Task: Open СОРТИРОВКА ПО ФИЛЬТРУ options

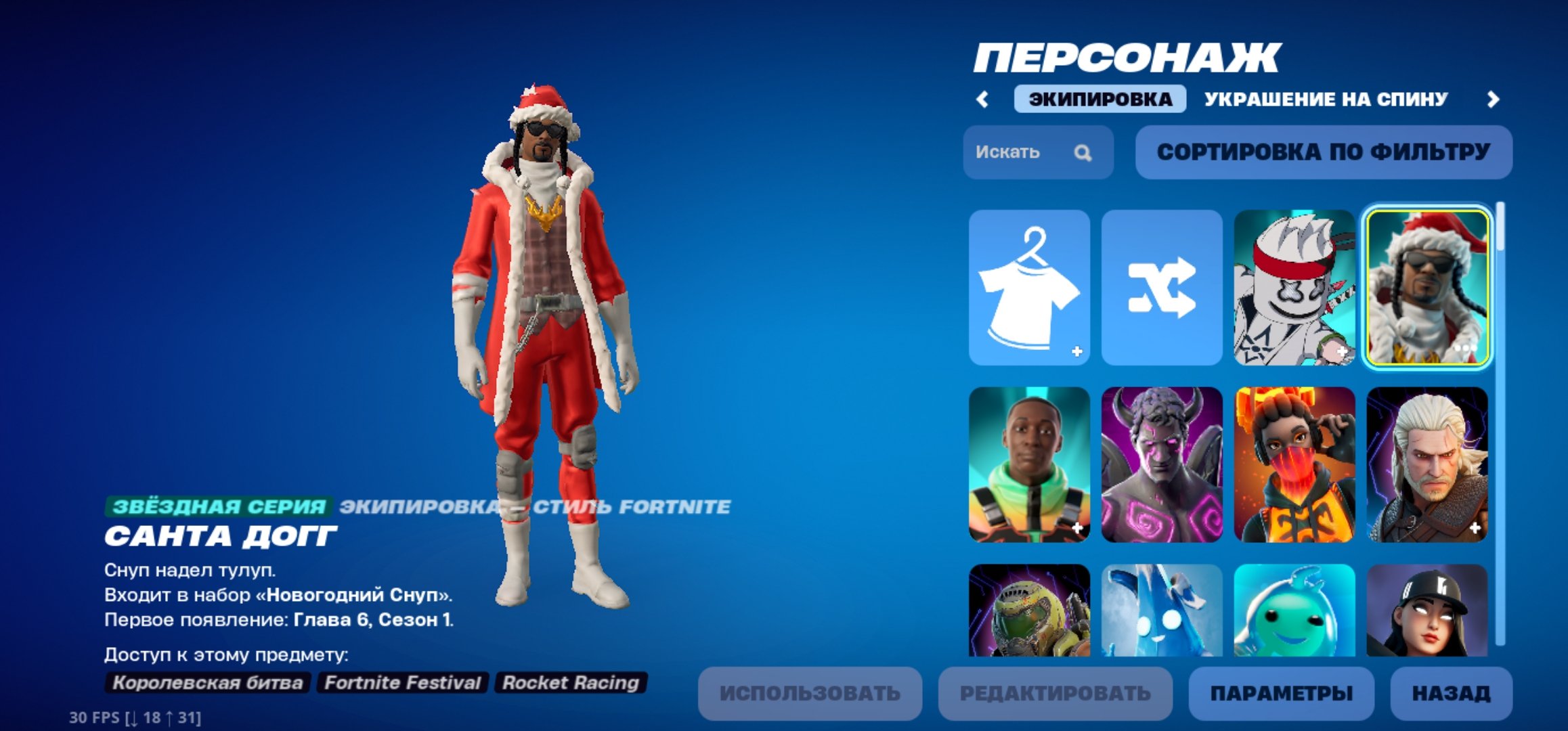Action: coord(1327,153)
